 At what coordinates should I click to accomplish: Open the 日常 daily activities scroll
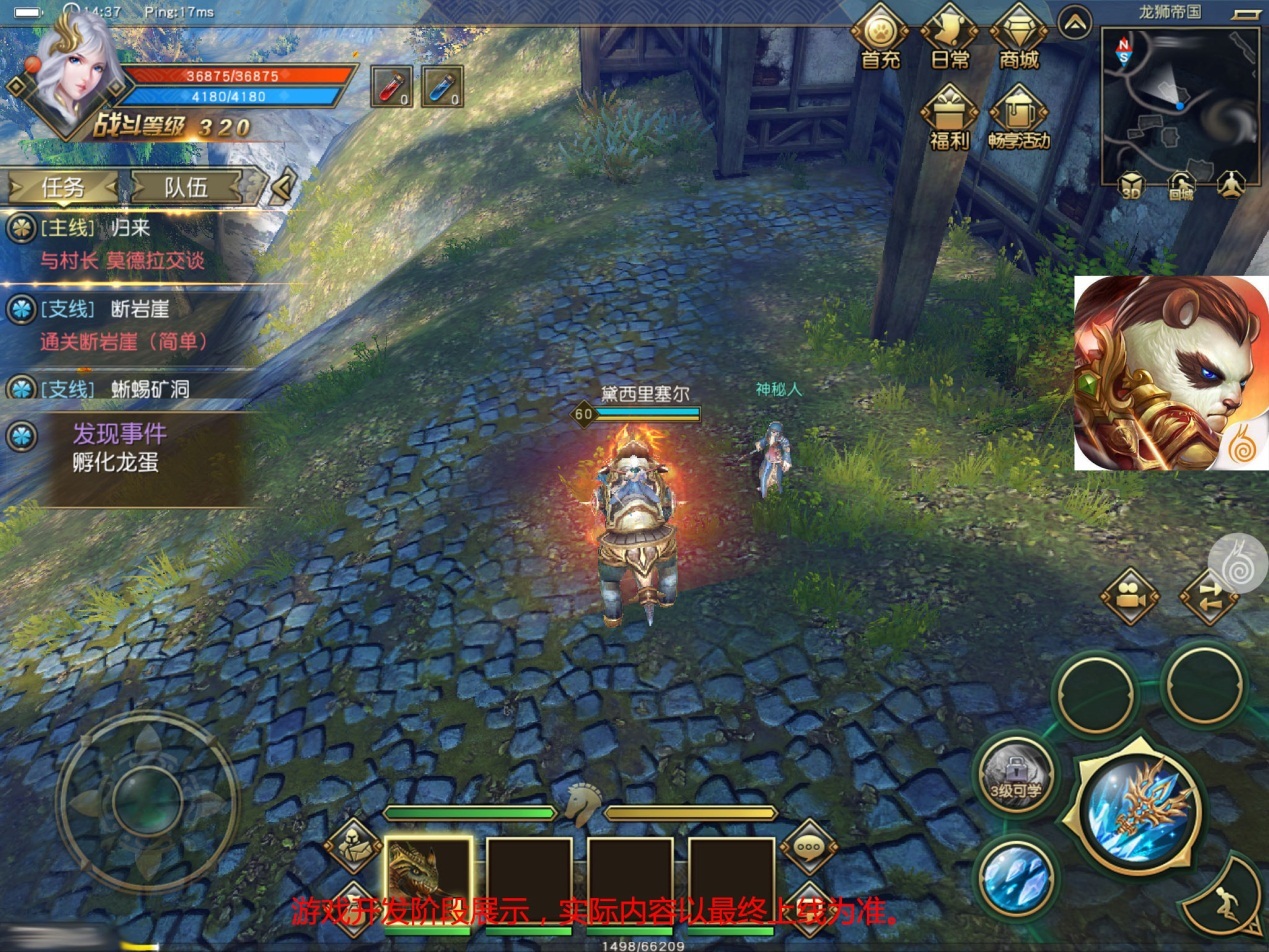(949, 36)
